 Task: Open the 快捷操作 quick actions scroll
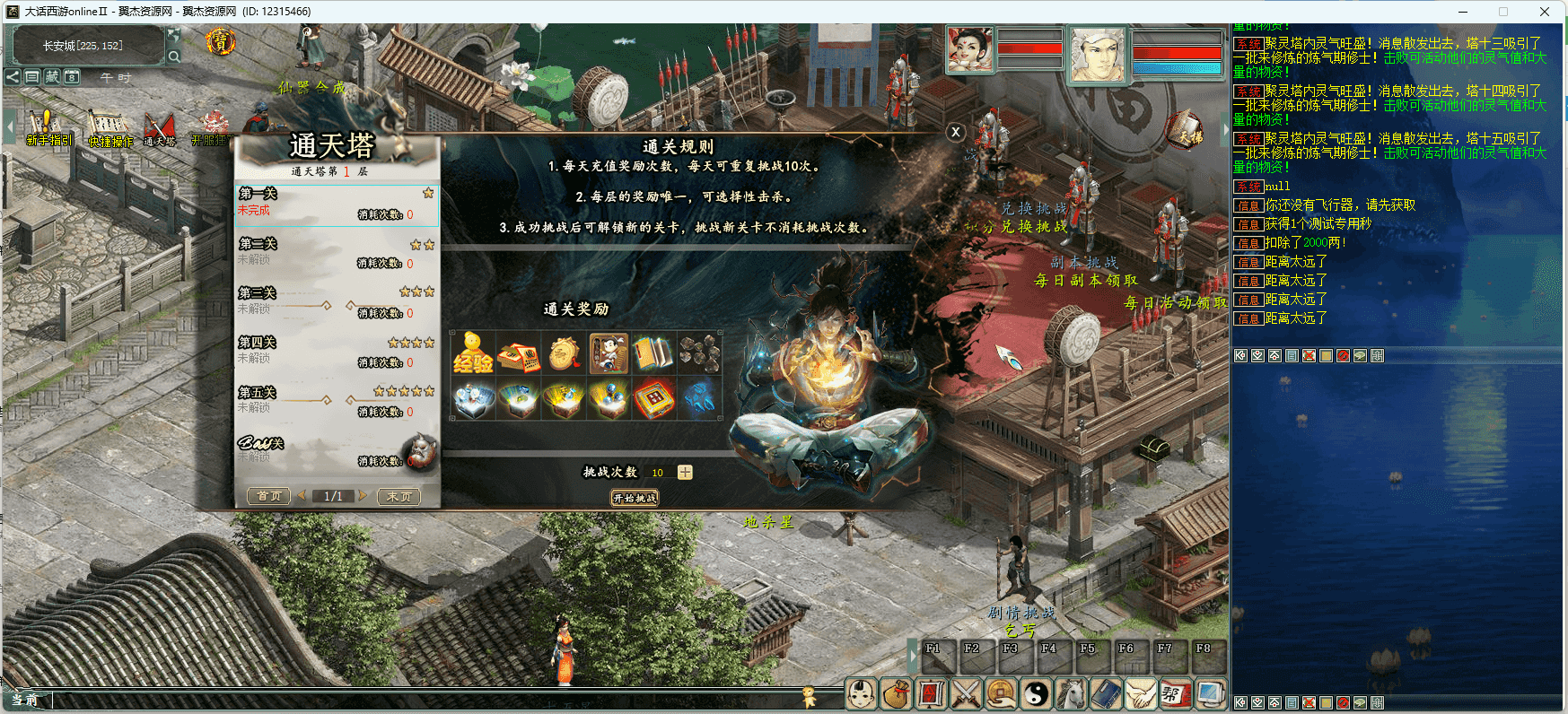click(x=109, y=128)
